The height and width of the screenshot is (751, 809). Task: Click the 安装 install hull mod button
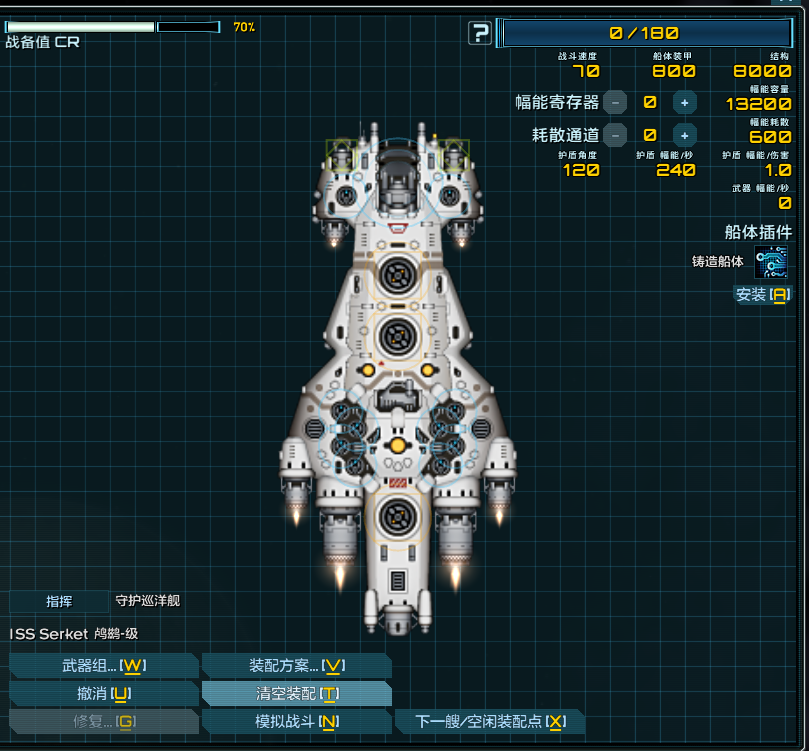762,295
